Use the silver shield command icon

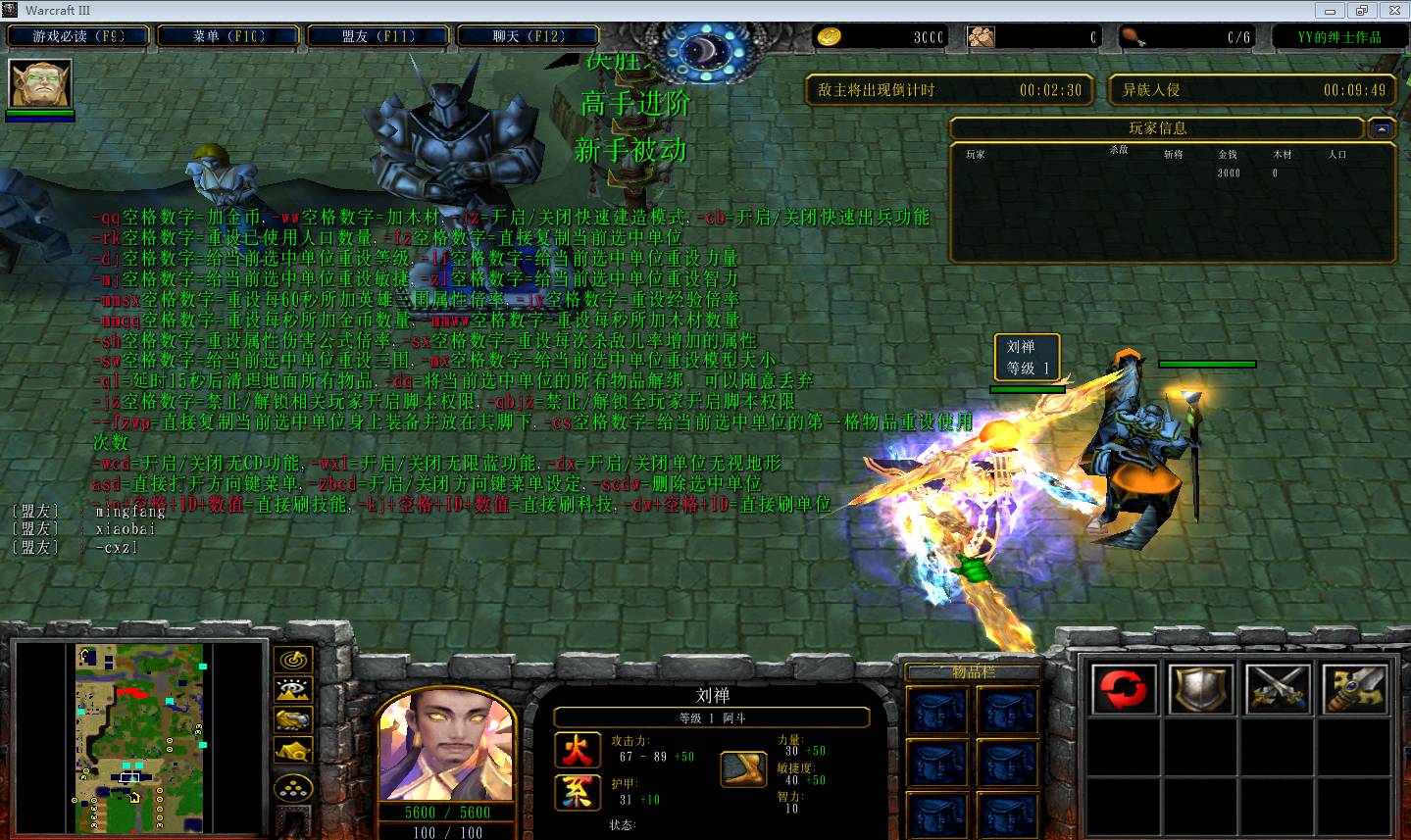click(x=1201, y=689)
